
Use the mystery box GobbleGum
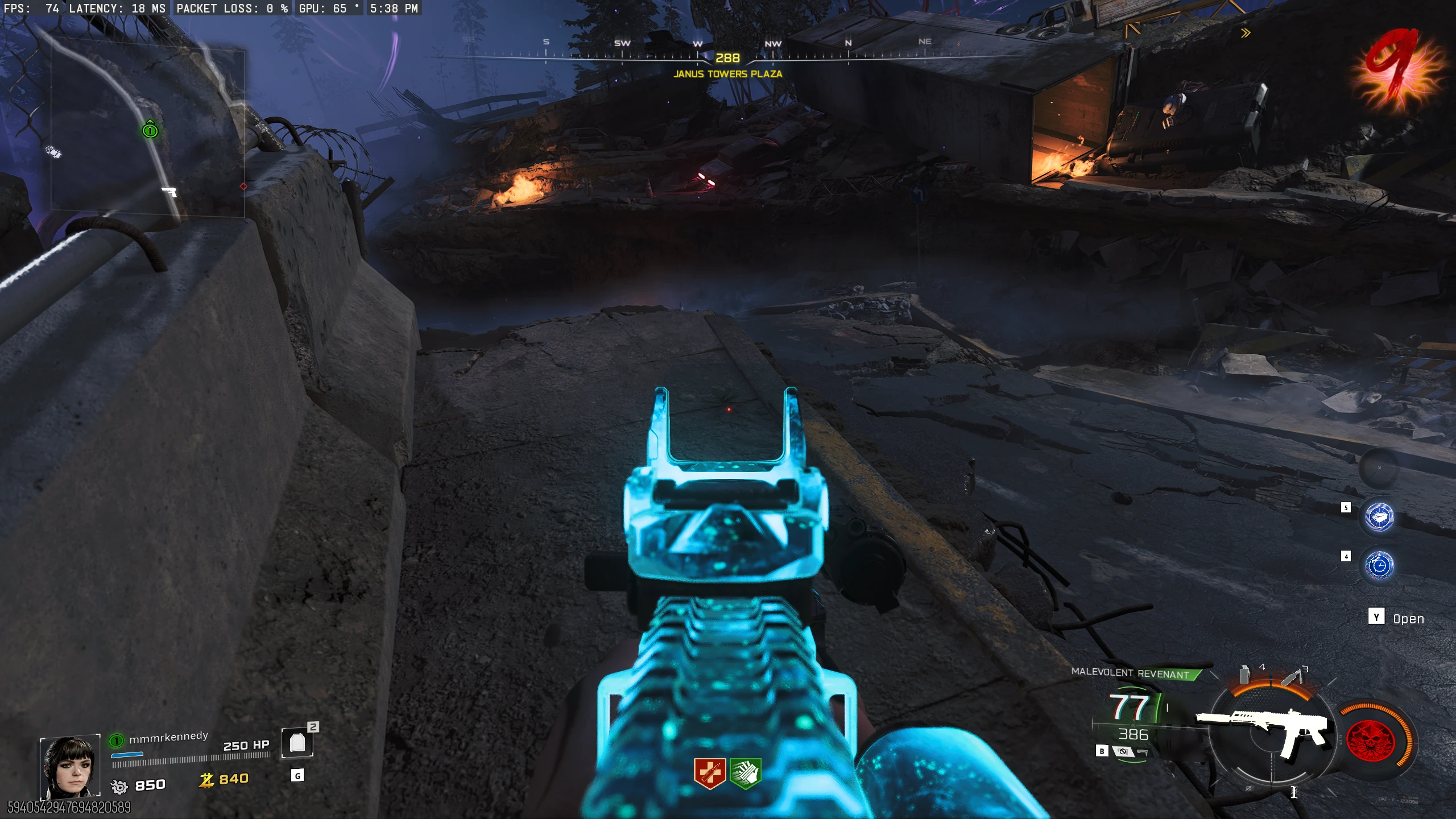tap(1379, 517)
